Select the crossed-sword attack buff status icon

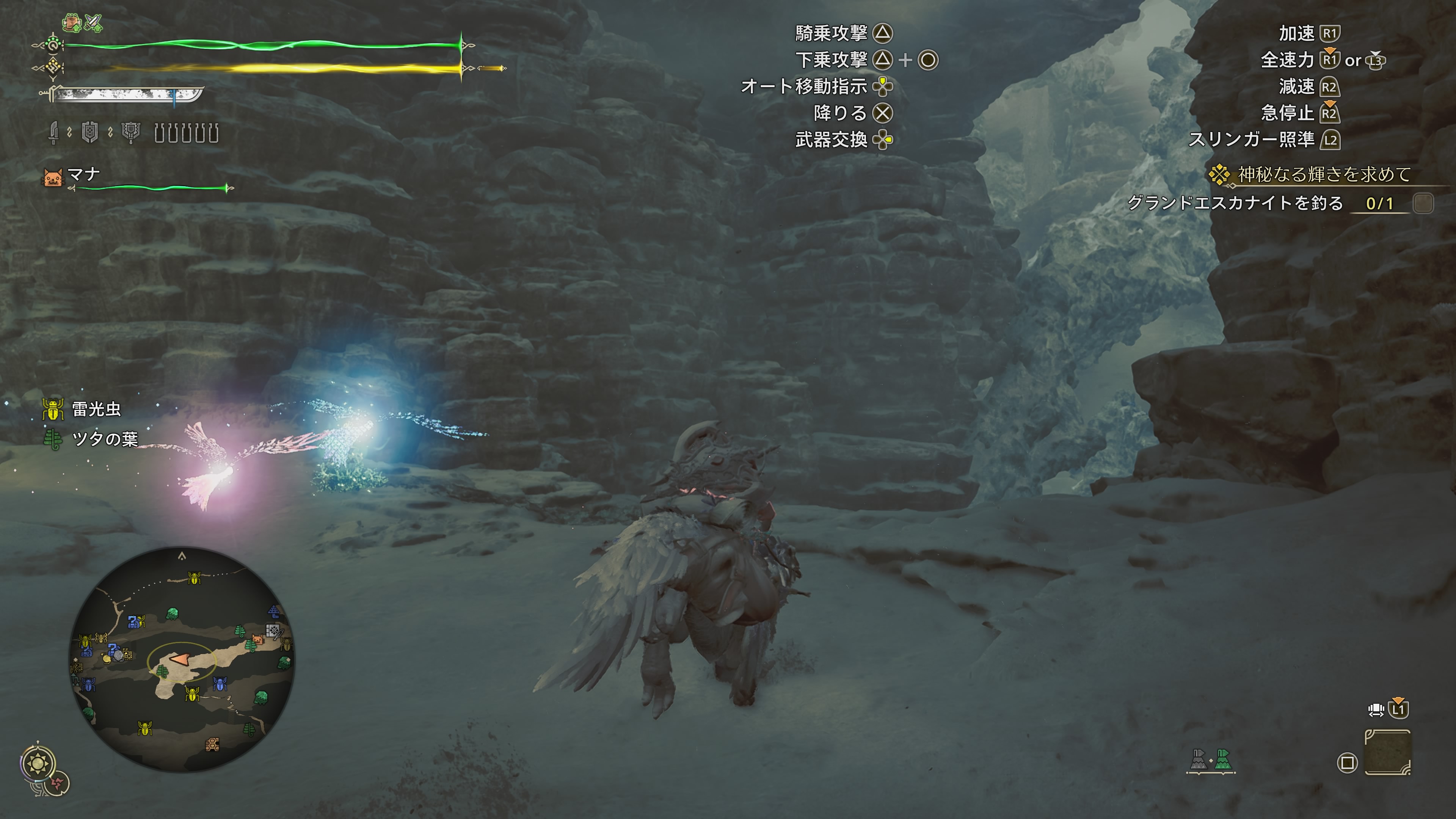tap(93, 23)
